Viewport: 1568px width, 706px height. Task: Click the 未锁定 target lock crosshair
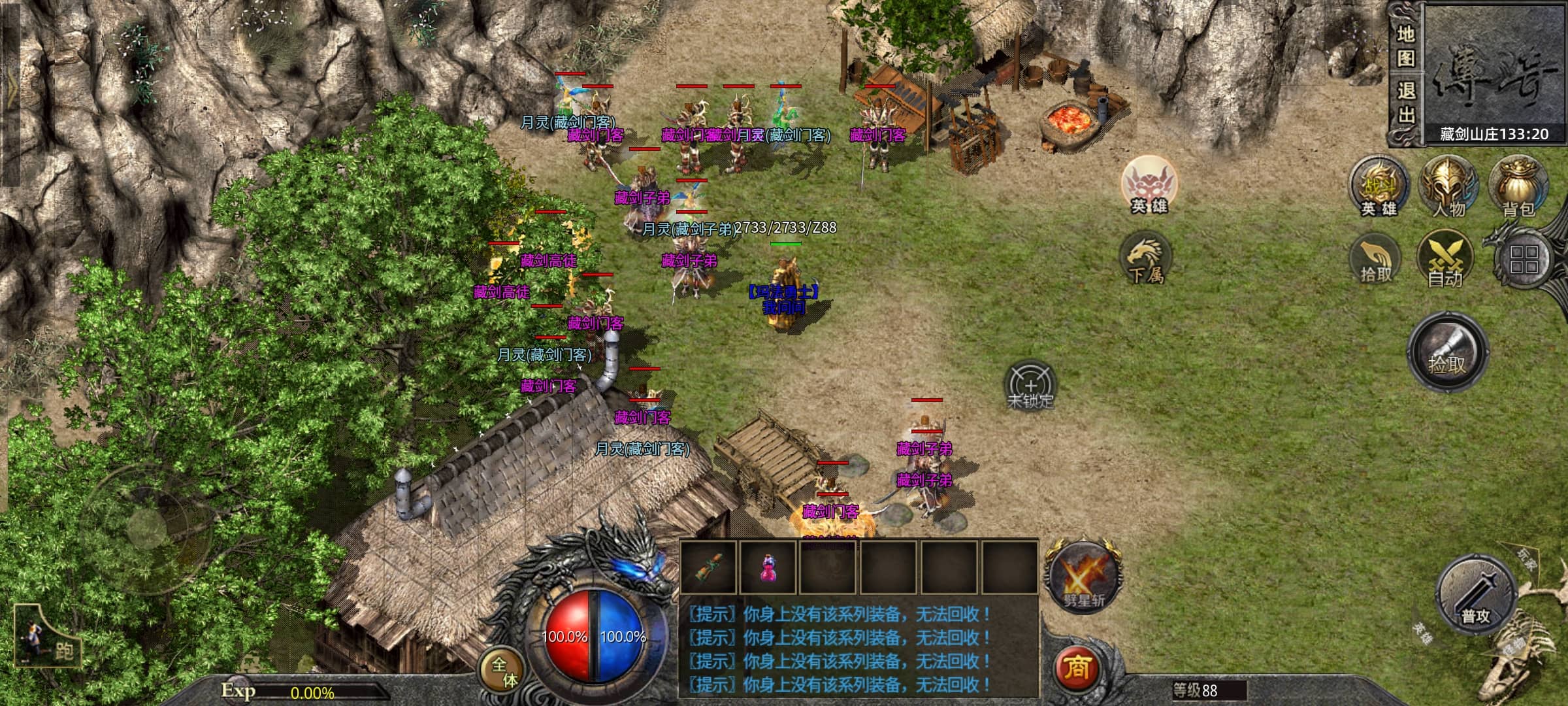1030,384
